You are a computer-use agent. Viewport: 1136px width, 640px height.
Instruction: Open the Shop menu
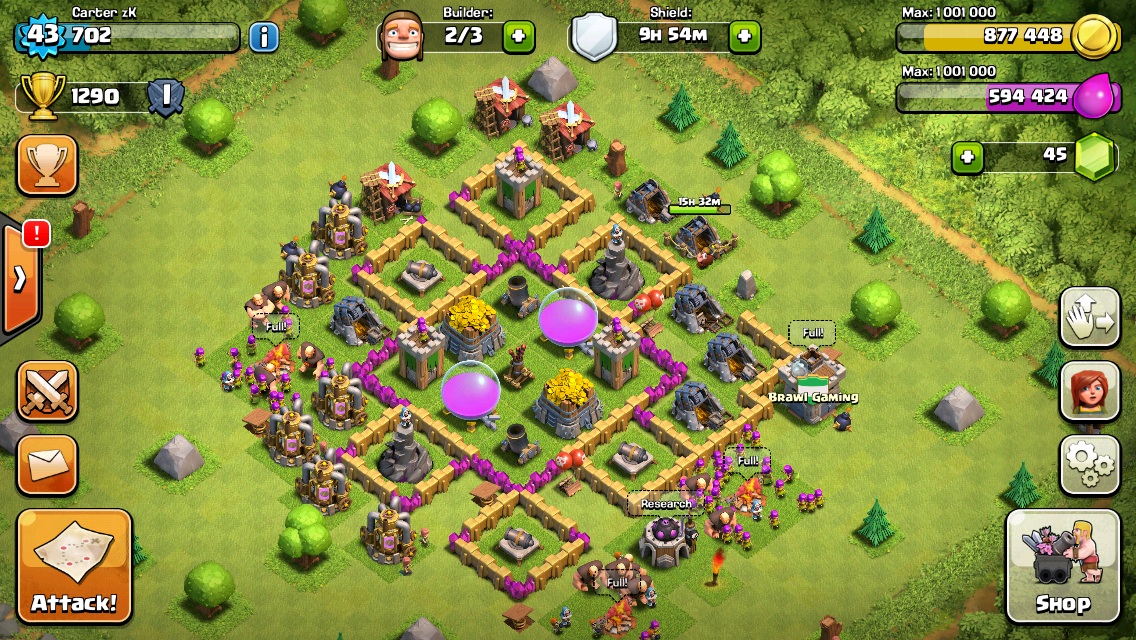click(x=1062, y=566)
